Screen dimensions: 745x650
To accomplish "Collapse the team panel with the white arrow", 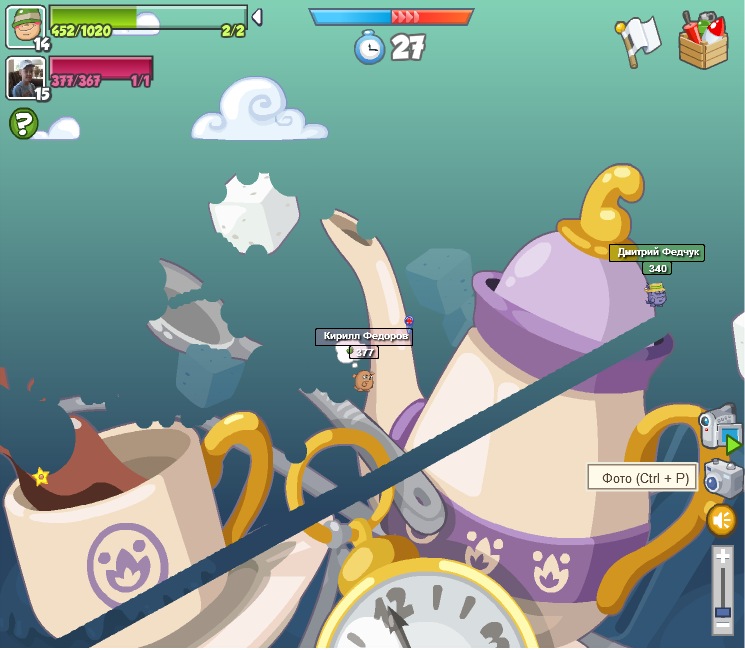I will [257, 17].
